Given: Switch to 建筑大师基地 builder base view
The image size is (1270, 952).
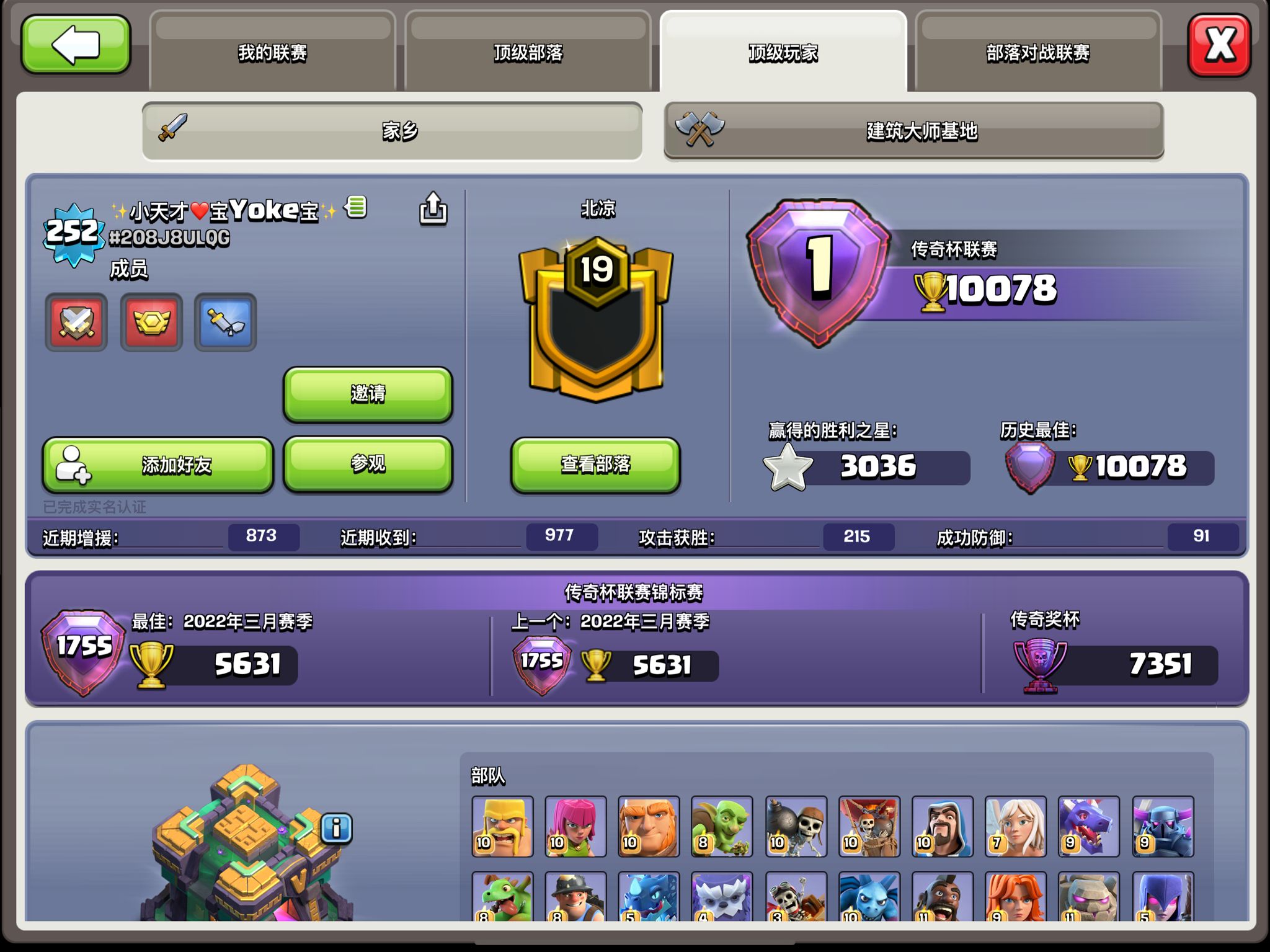Looking at the screenshot, I should 913,131.
